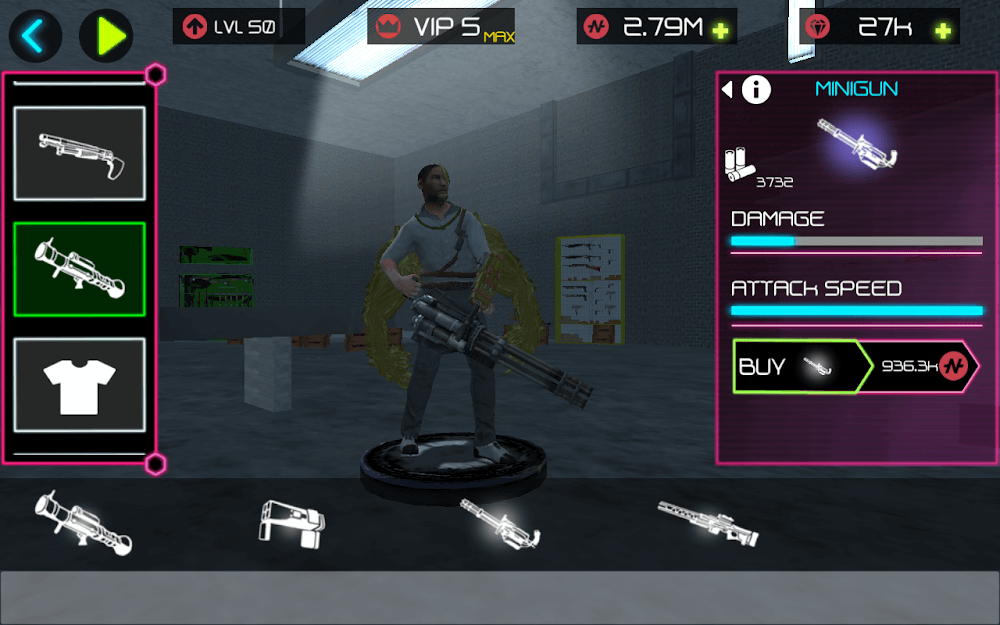Add more cash with the plus button

tap(720, 30)
